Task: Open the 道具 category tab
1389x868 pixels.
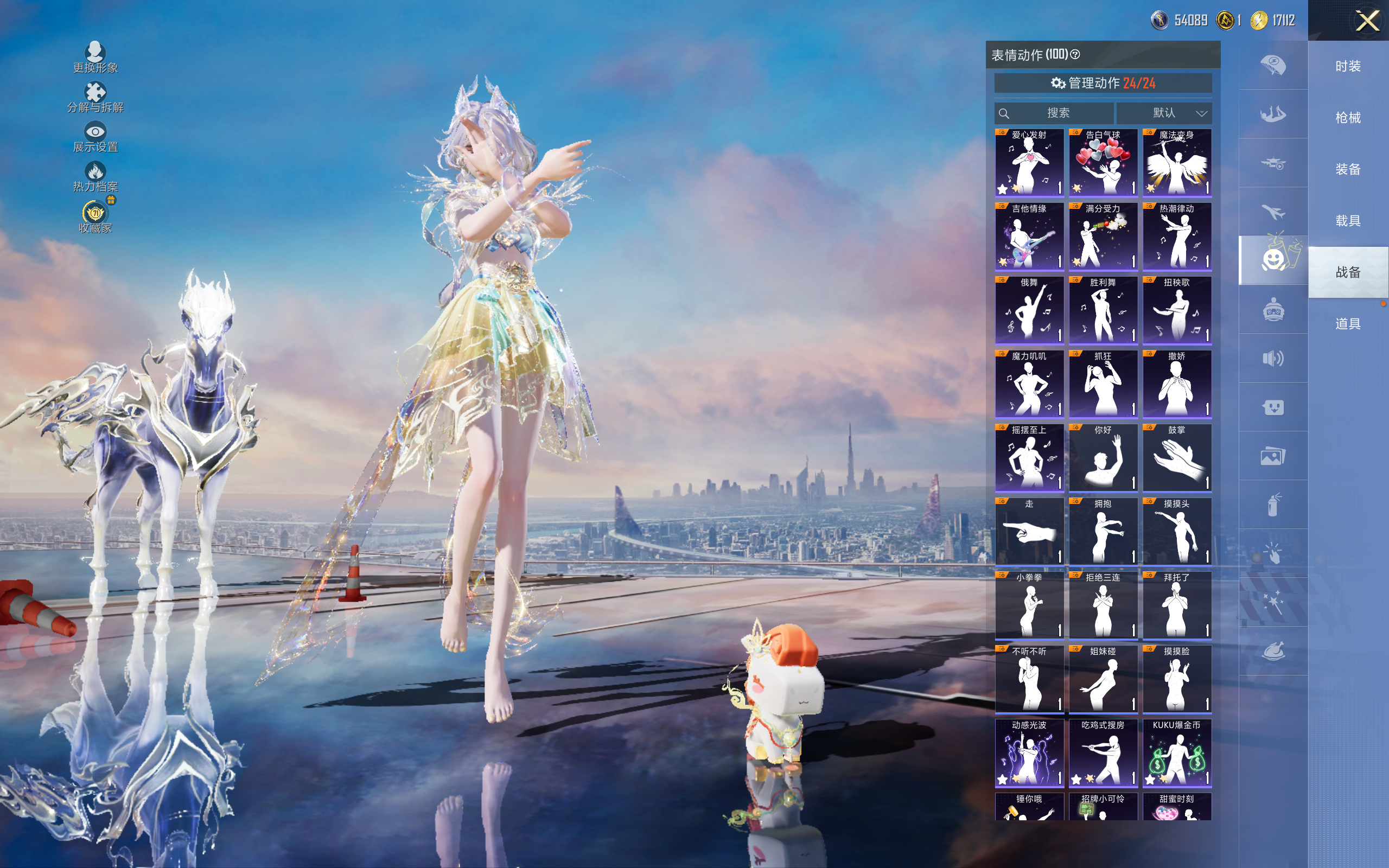Action: click(1348, 324)
